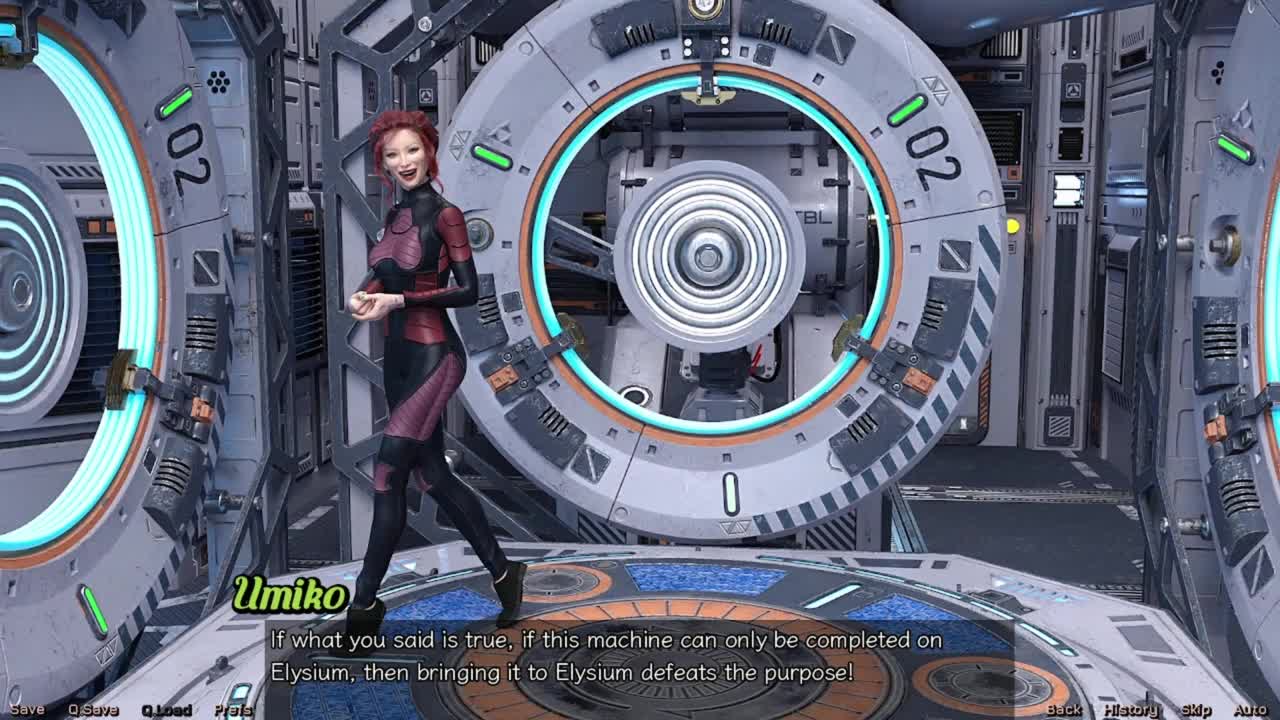The width and height of the screenshot is (1280, 720).
Task: Quick load with Q.Load
Action: click(166, 710)
